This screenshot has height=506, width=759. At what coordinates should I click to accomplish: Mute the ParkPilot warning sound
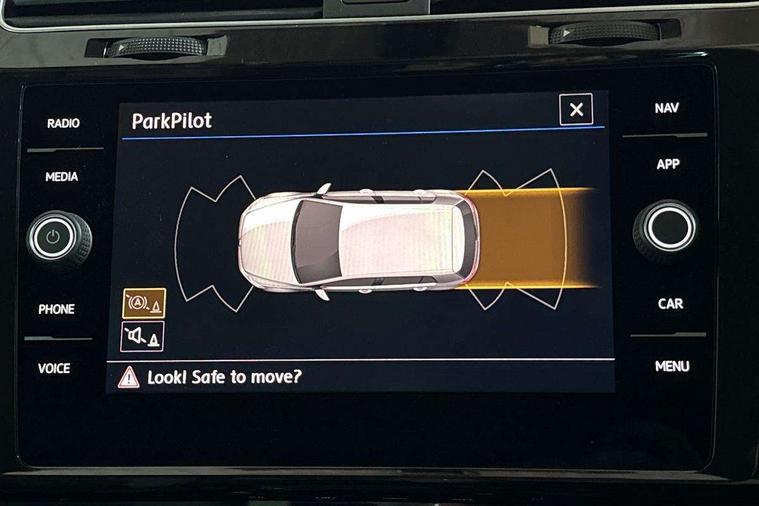[x=142, y=337]
